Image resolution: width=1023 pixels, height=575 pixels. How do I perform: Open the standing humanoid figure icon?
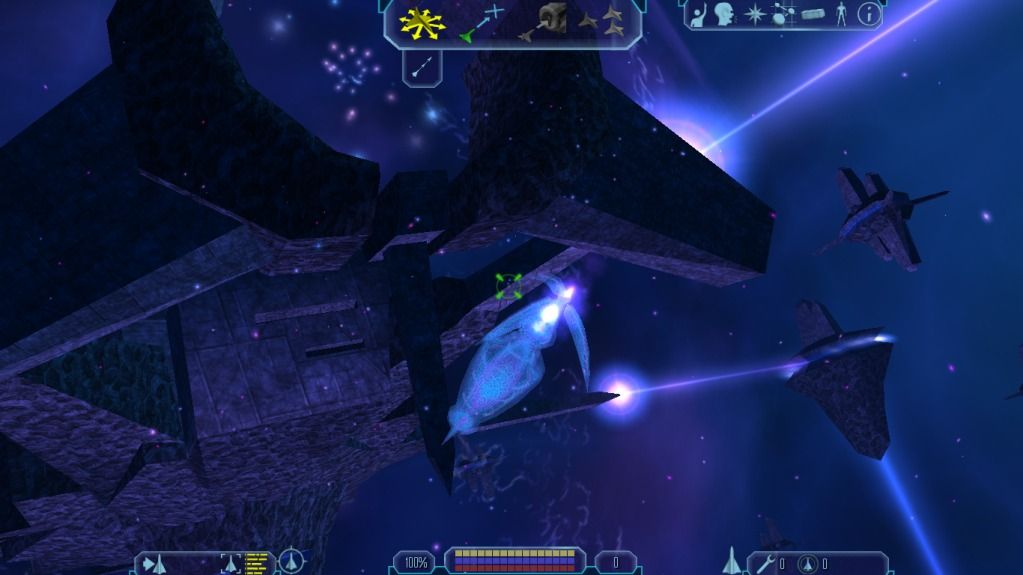click(840, 15)
